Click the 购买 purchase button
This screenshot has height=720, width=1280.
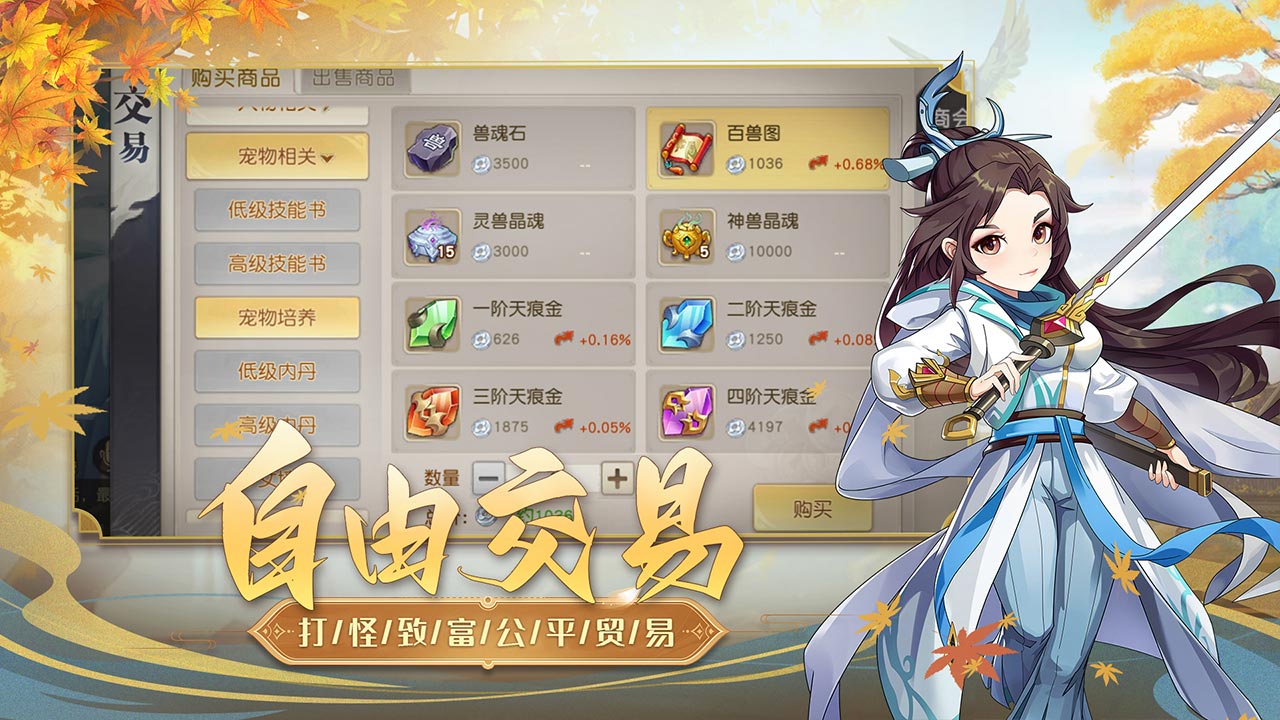click(815, 507)
